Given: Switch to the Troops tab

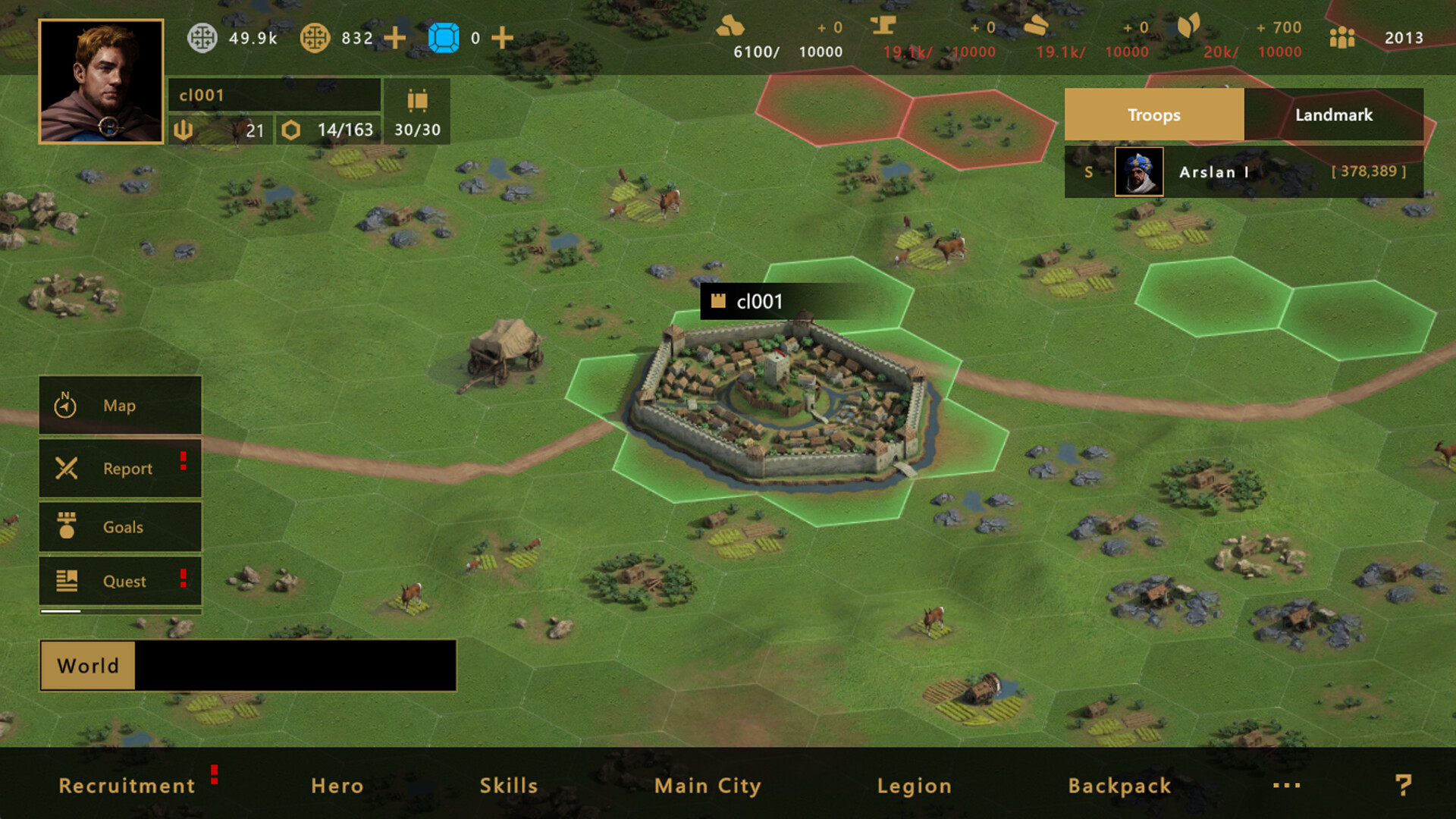Looking at the screenshot, I should tap(1153, 115).
